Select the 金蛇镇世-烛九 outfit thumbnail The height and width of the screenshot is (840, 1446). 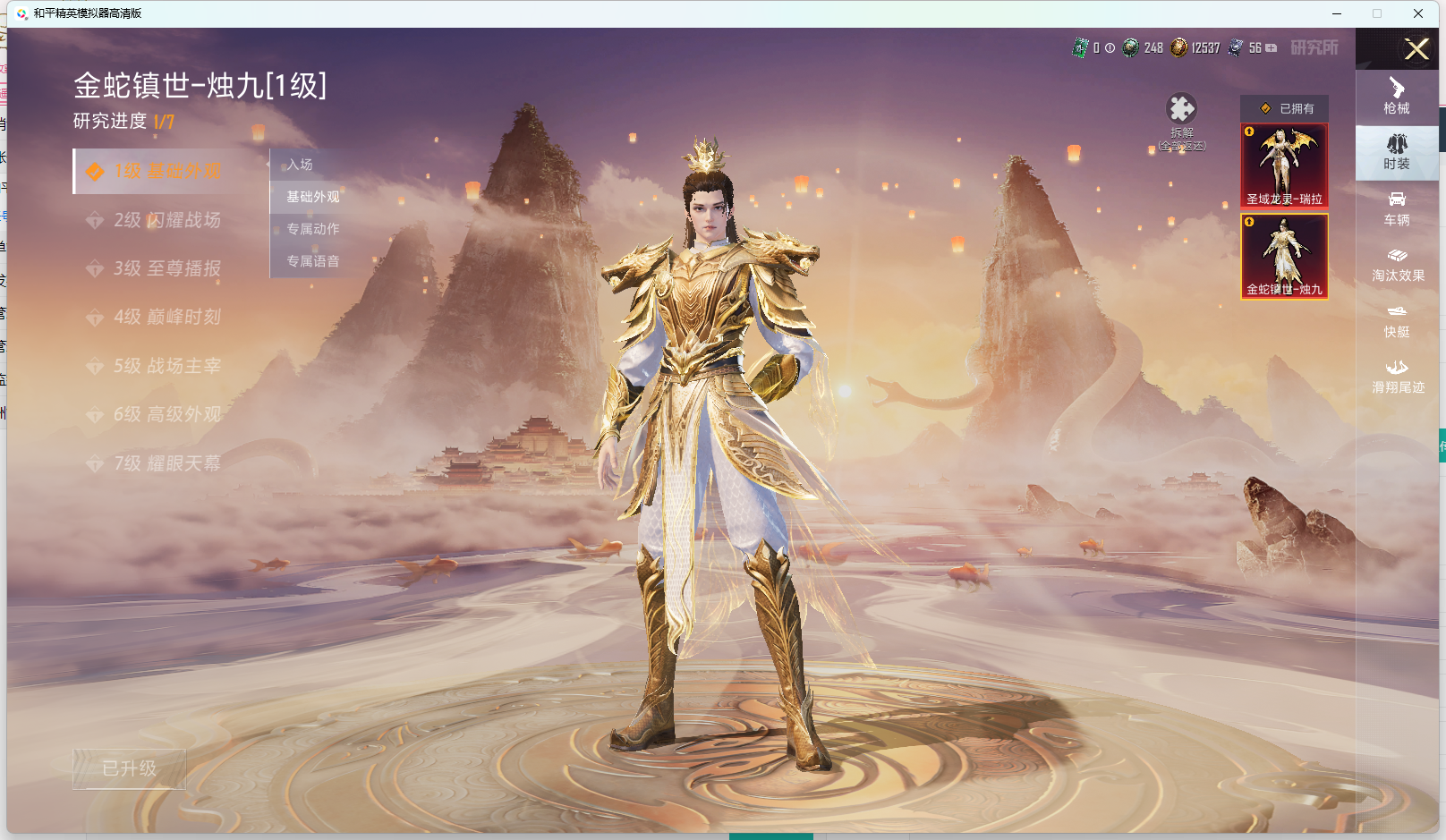pyautogui.click(x=1284, y=256)
